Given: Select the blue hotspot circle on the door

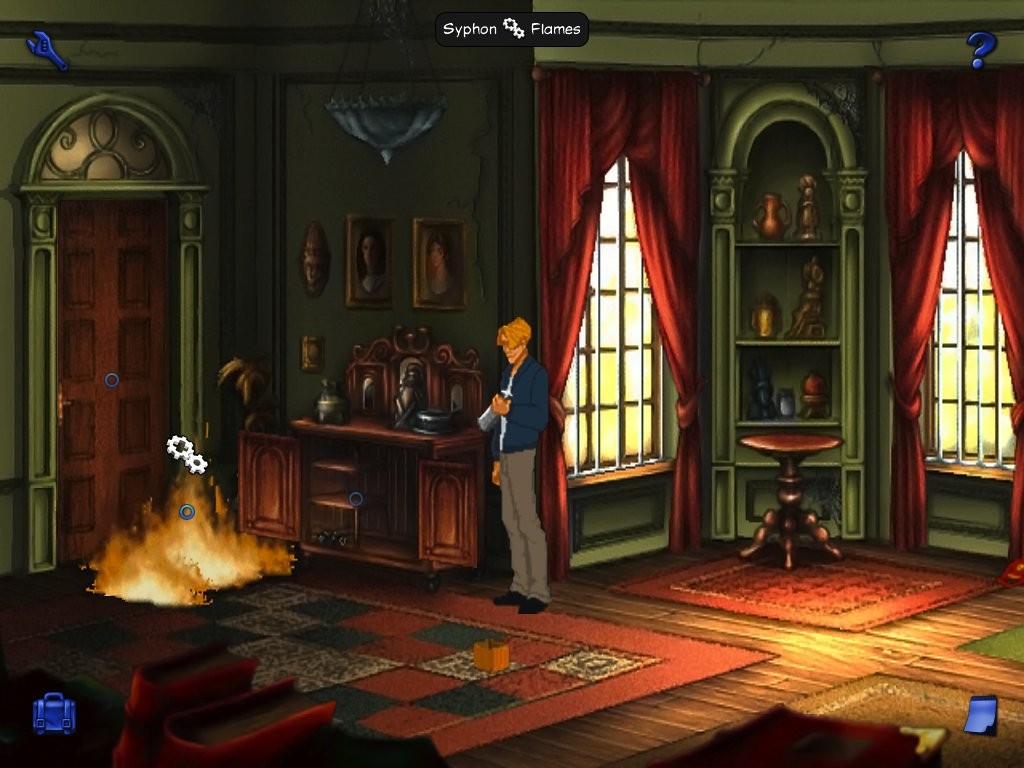Looking at the screenshot, I should coord(112,380).
